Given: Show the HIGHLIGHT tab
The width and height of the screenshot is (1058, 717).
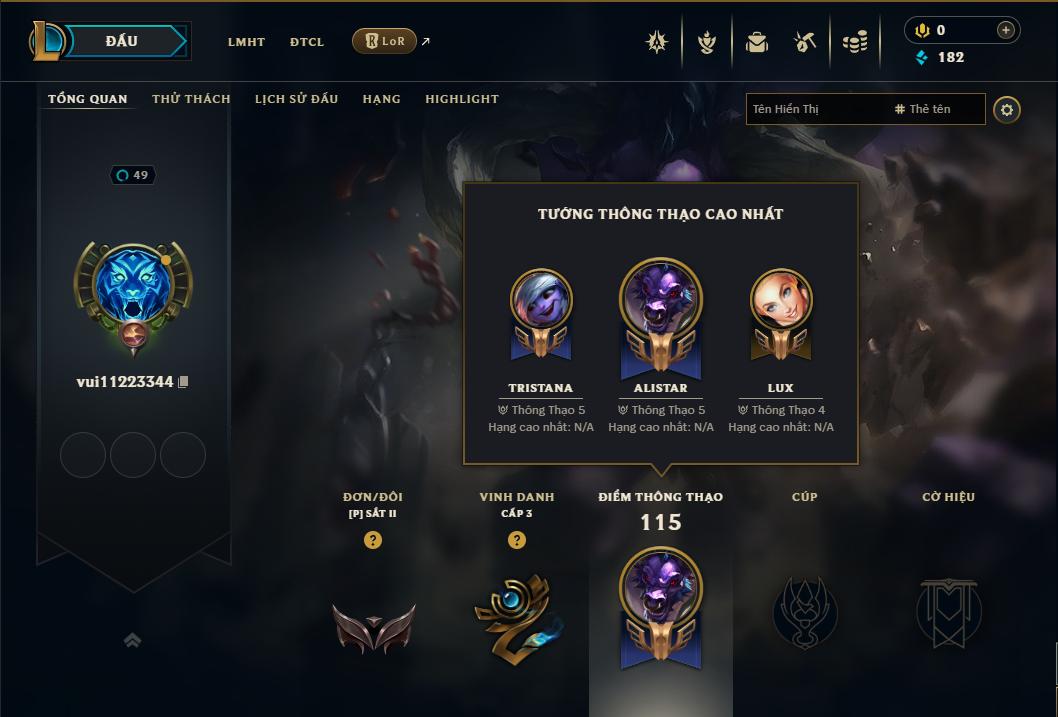Looking at the screenshot, I should click(462, 99).
